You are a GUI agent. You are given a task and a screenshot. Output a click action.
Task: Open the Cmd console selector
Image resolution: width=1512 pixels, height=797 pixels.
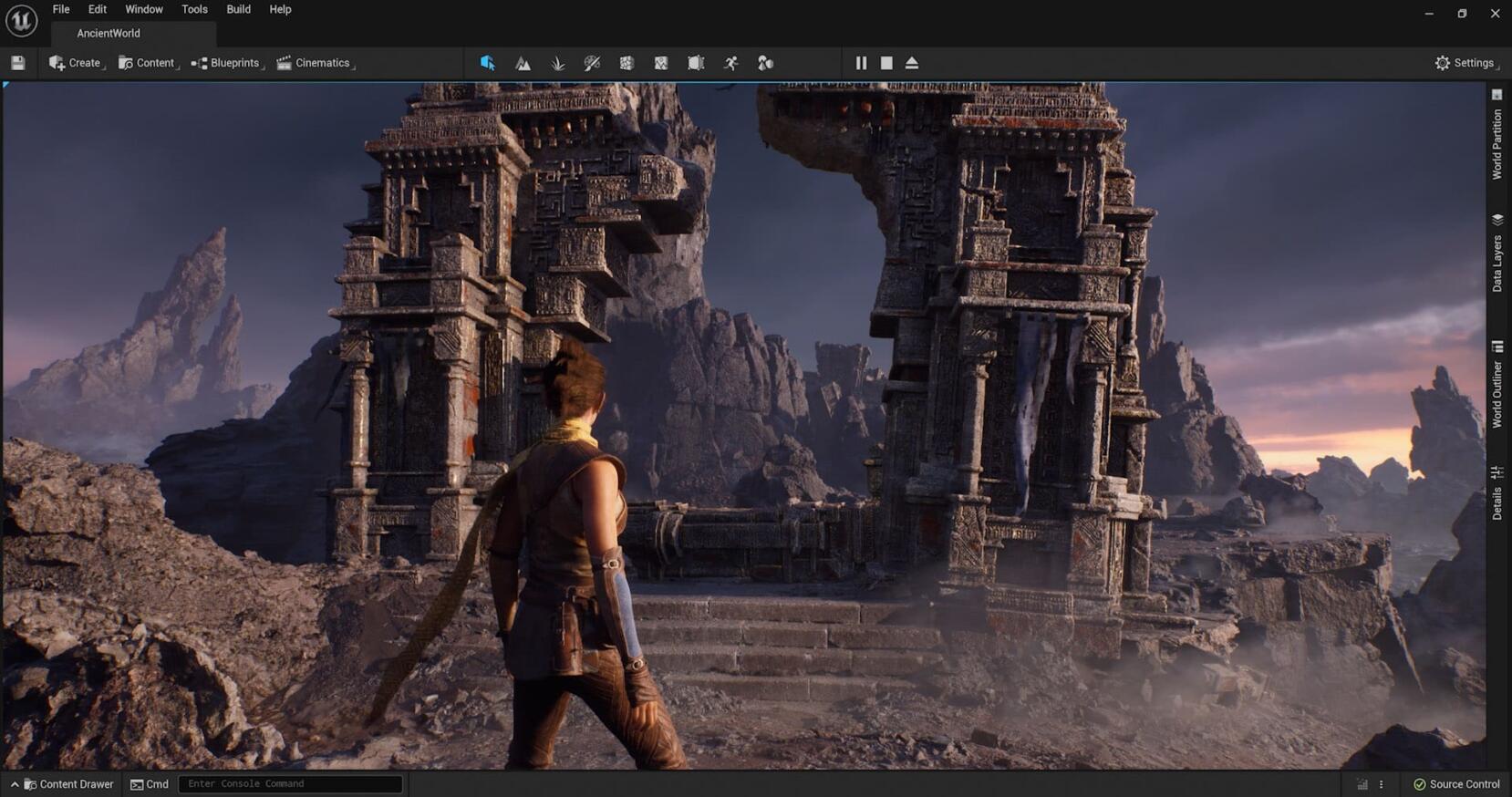(149, 783)
